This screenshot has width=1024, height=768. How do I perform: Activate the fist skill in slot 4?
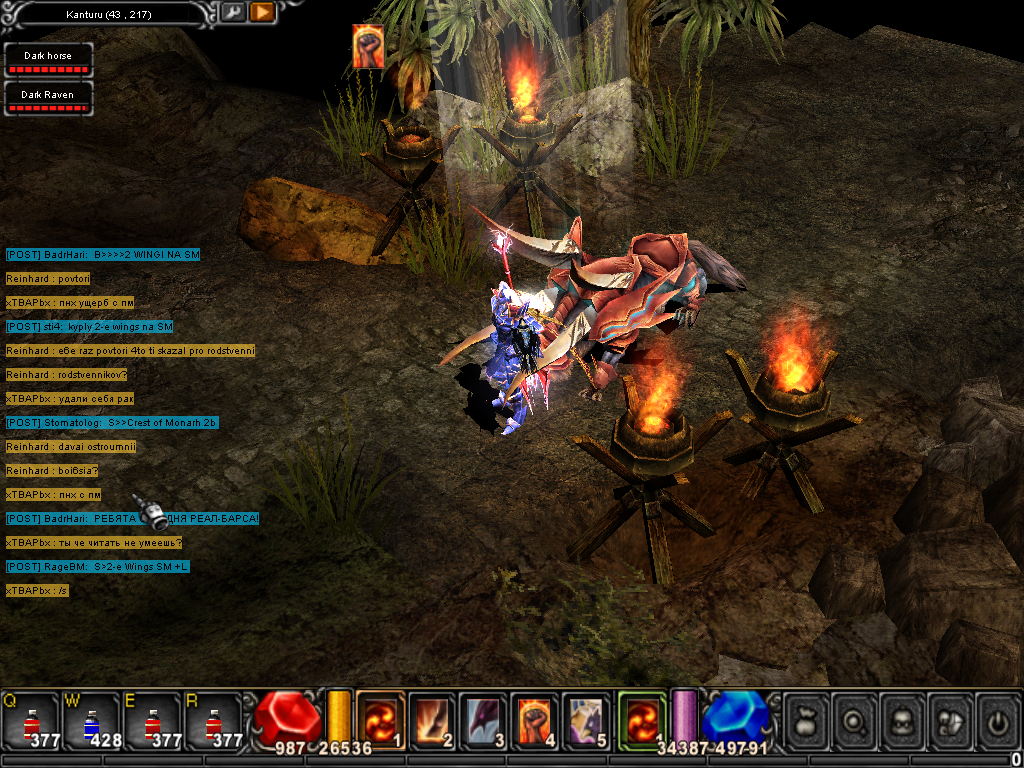536,718
